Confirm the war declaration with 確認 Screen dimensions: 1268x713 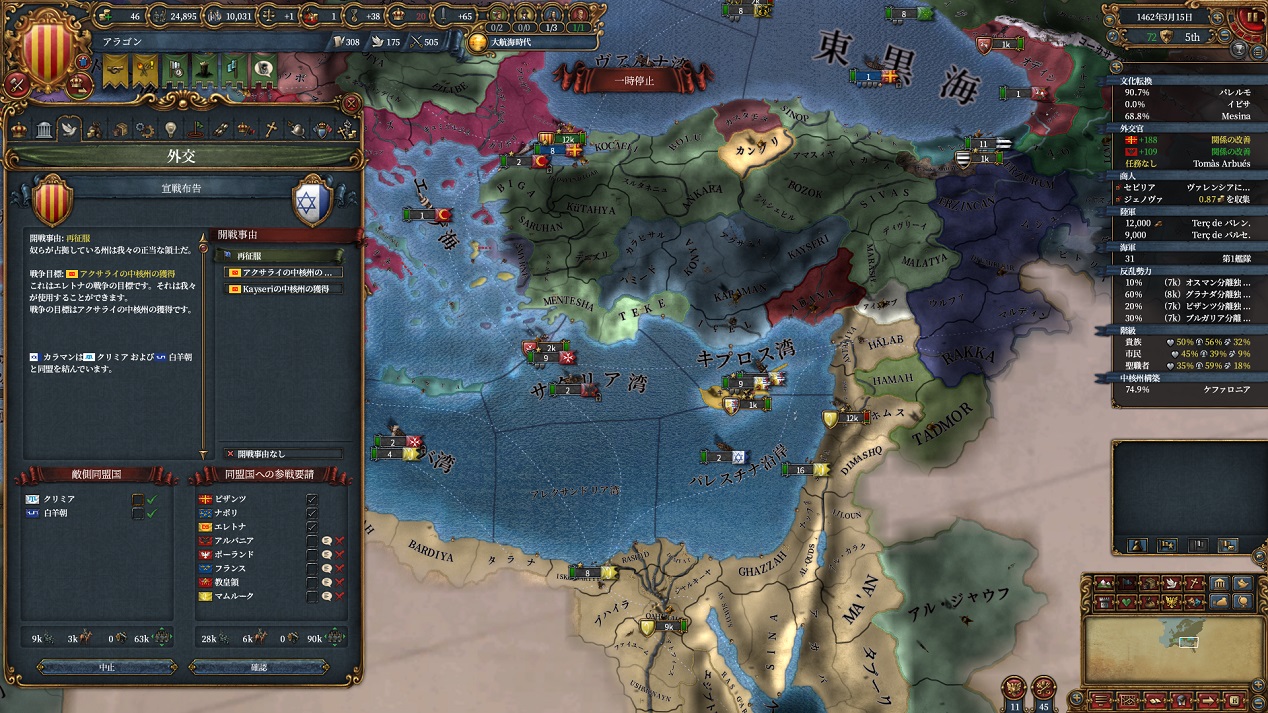(258, 667)
